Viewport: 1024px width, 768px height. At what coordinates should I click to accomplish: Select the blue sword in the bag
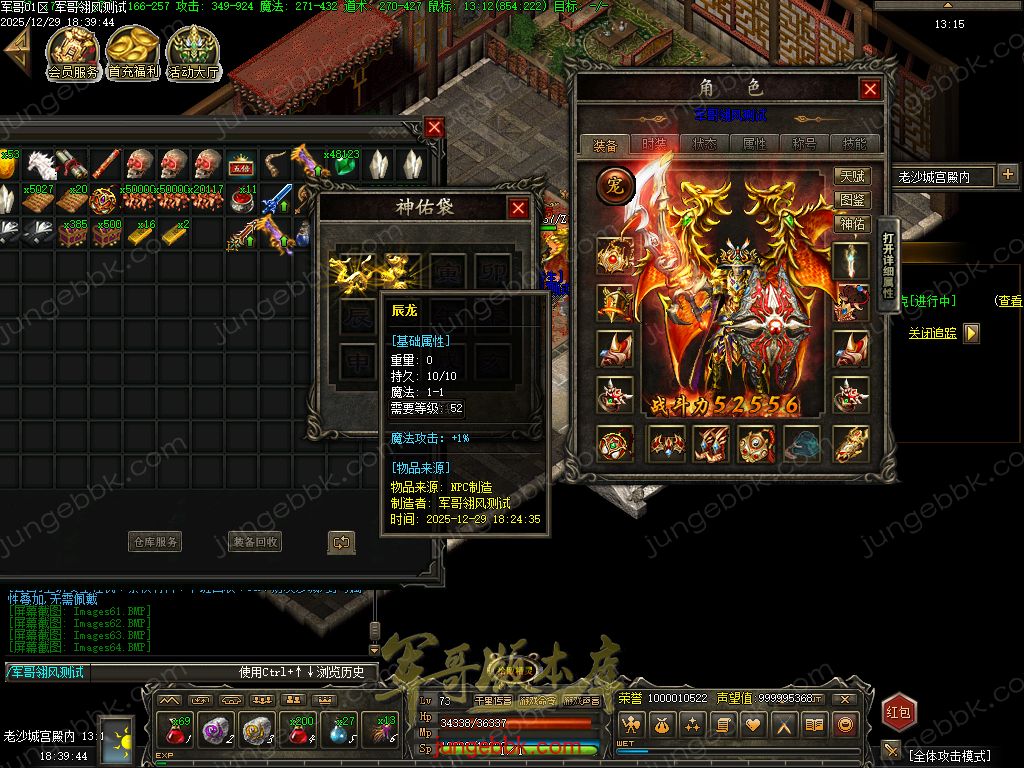[x=276, y=198]
